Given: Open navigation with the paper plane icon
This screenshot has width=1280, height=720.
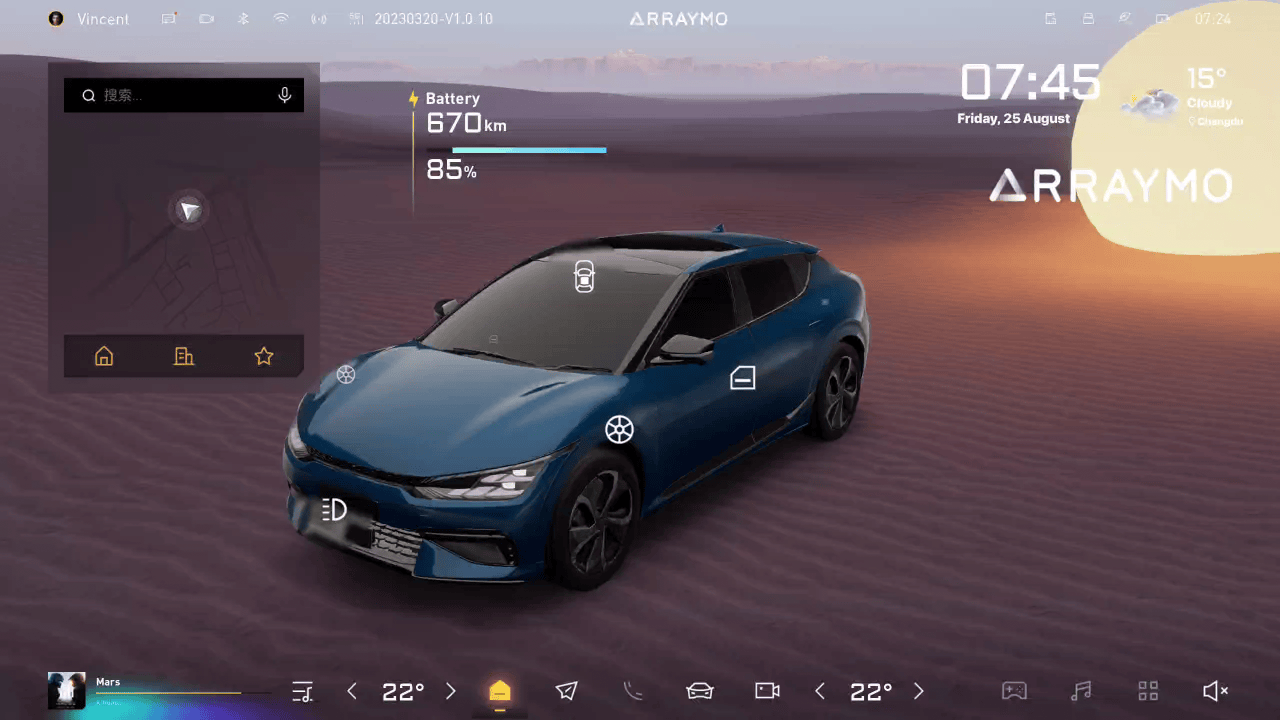Looking at the screenshot, I should click(x=567, y=691).
